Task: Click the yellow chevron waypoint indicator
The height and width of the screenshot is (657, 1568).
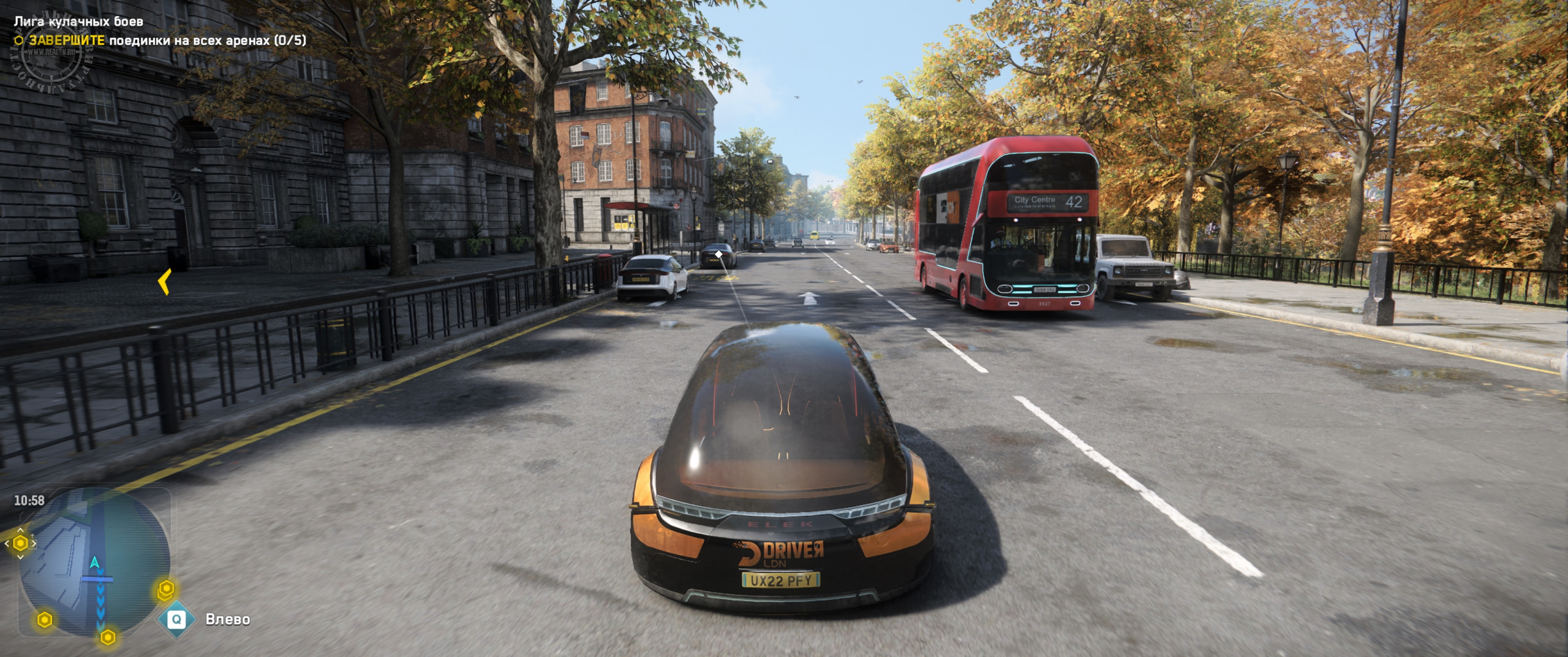Action: [164, 282]
